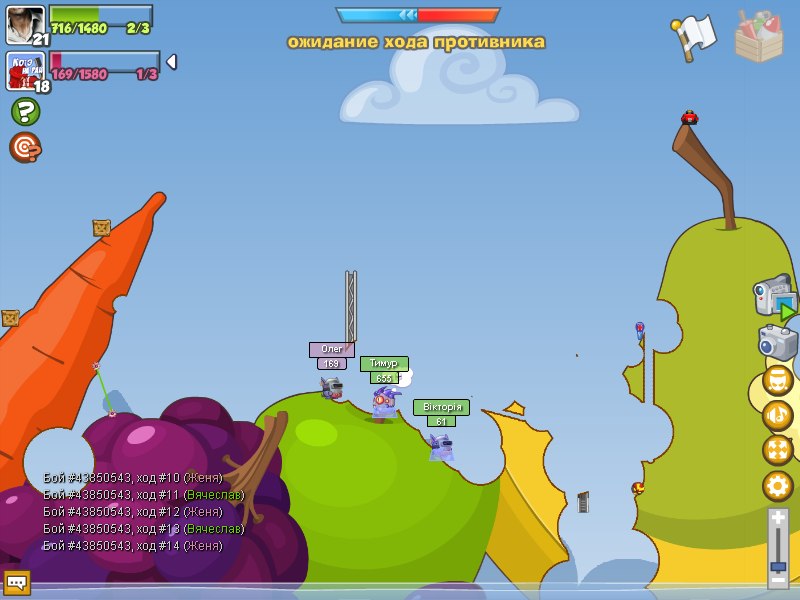Image resolution: width=800 pixels, height=600 pixels.
Task: Click the orange target hint button
Action: pos(25,147)
